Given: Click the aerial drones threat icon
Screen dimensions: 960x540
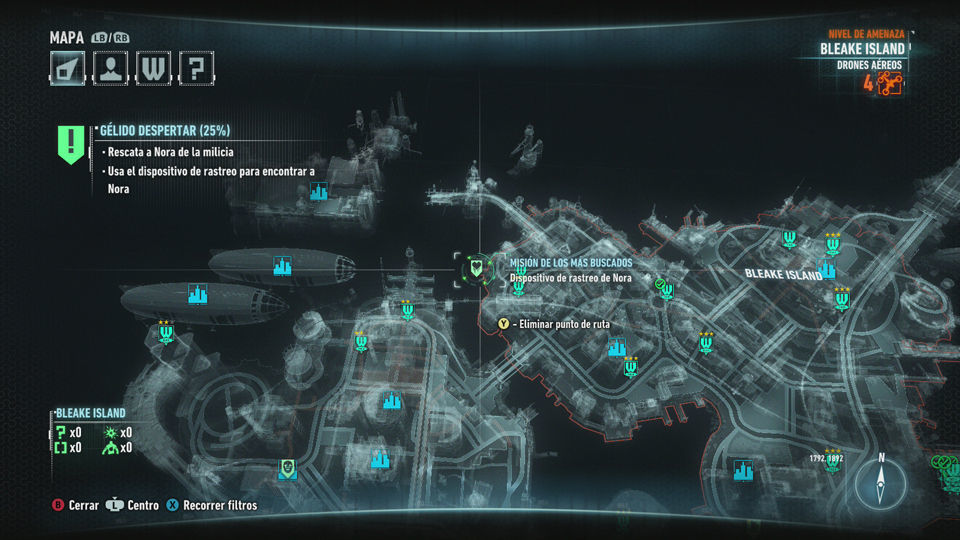Looking at the screenshot, I should click(890, 84).
